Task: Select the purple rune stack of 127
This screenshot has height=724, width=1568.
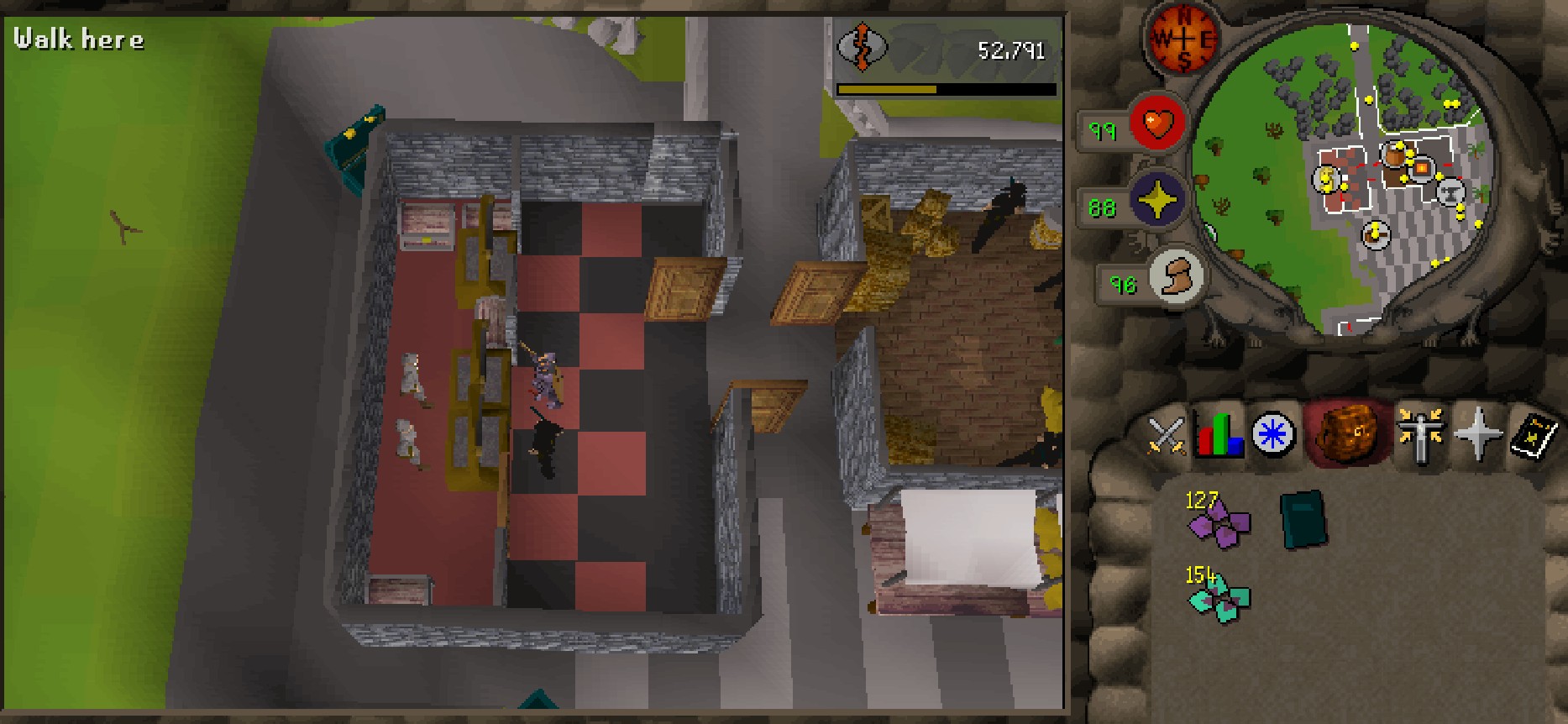Action: point(1219,524)
